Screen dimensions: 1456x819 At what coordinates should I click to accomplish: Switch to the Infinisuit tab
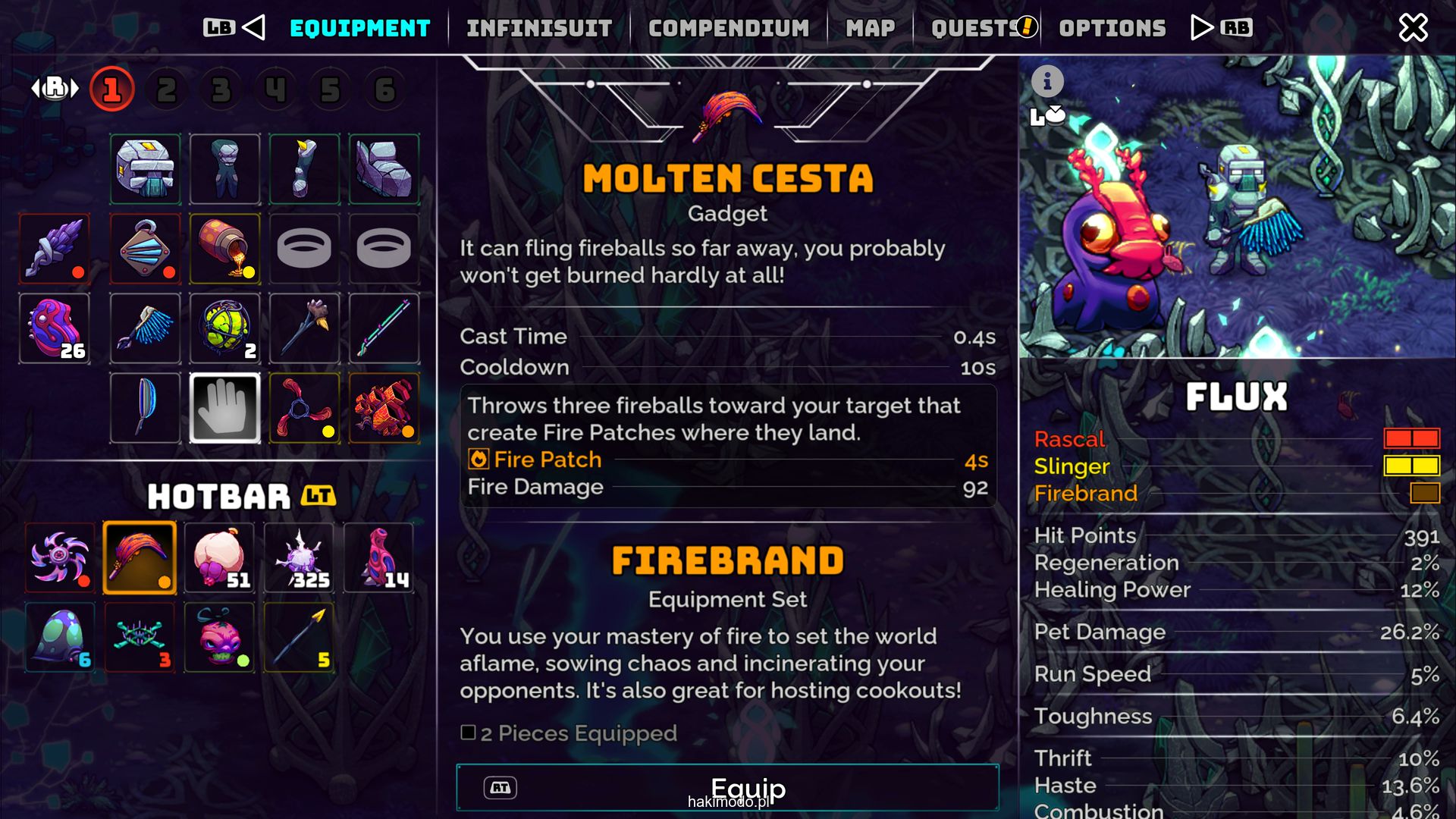(x=539, y=28)
